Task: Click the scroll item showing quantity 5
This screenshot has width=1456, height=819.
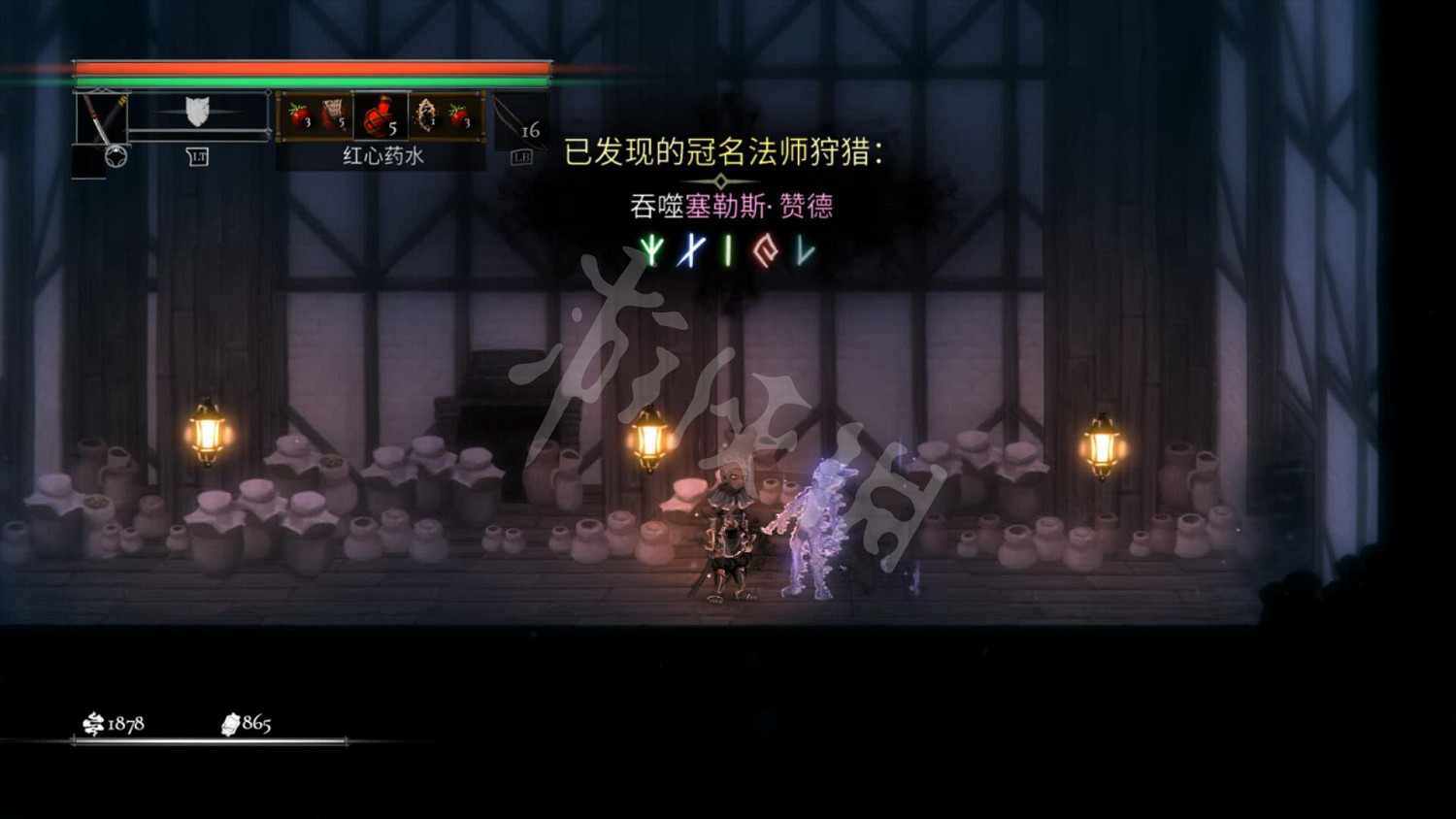Action: pos(334,112)
